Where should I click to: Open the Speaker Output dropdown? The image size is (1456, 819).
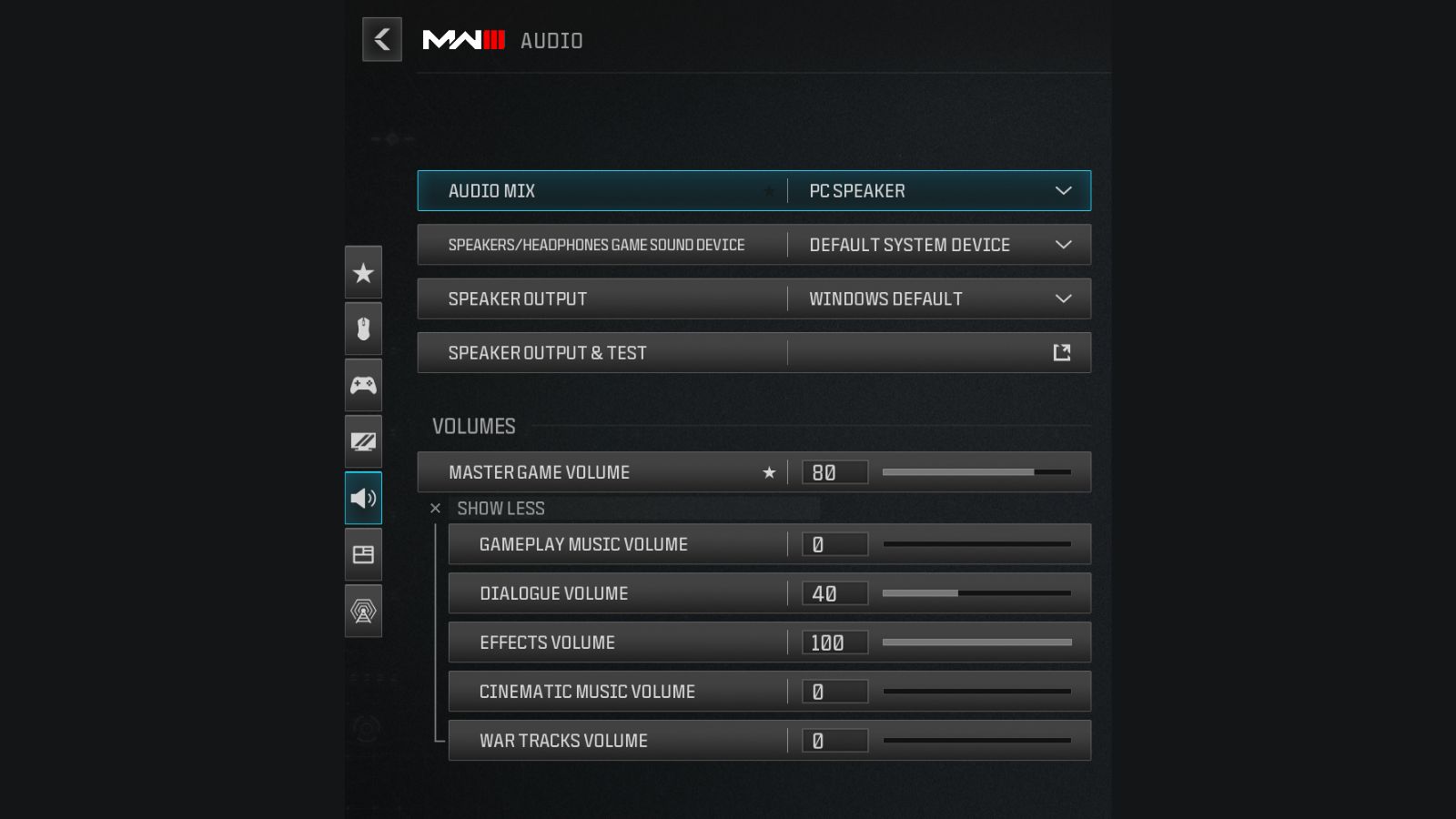(x=1062, y=298)
